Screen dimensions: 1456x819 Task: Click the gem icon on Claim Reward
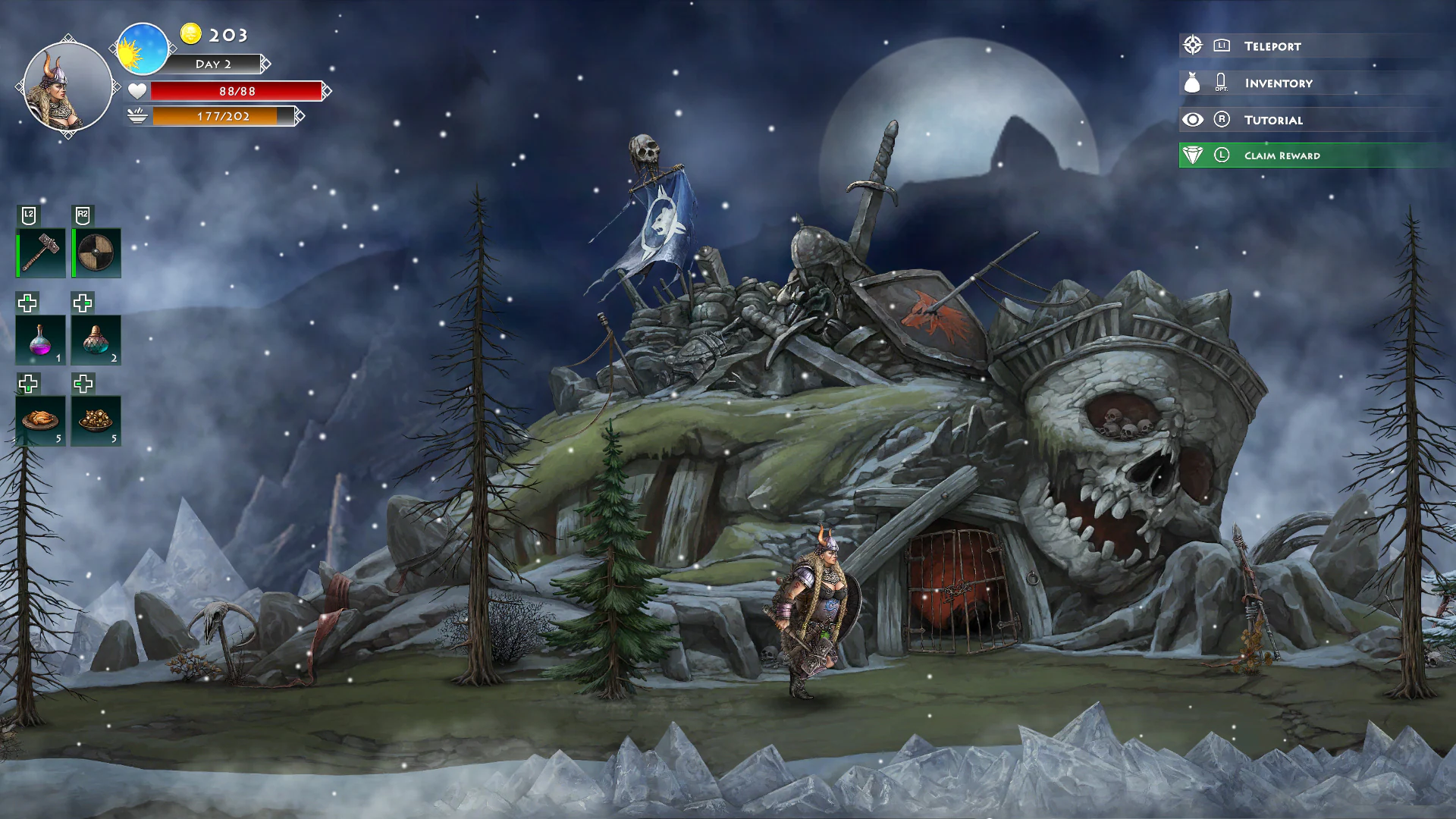1193,155
